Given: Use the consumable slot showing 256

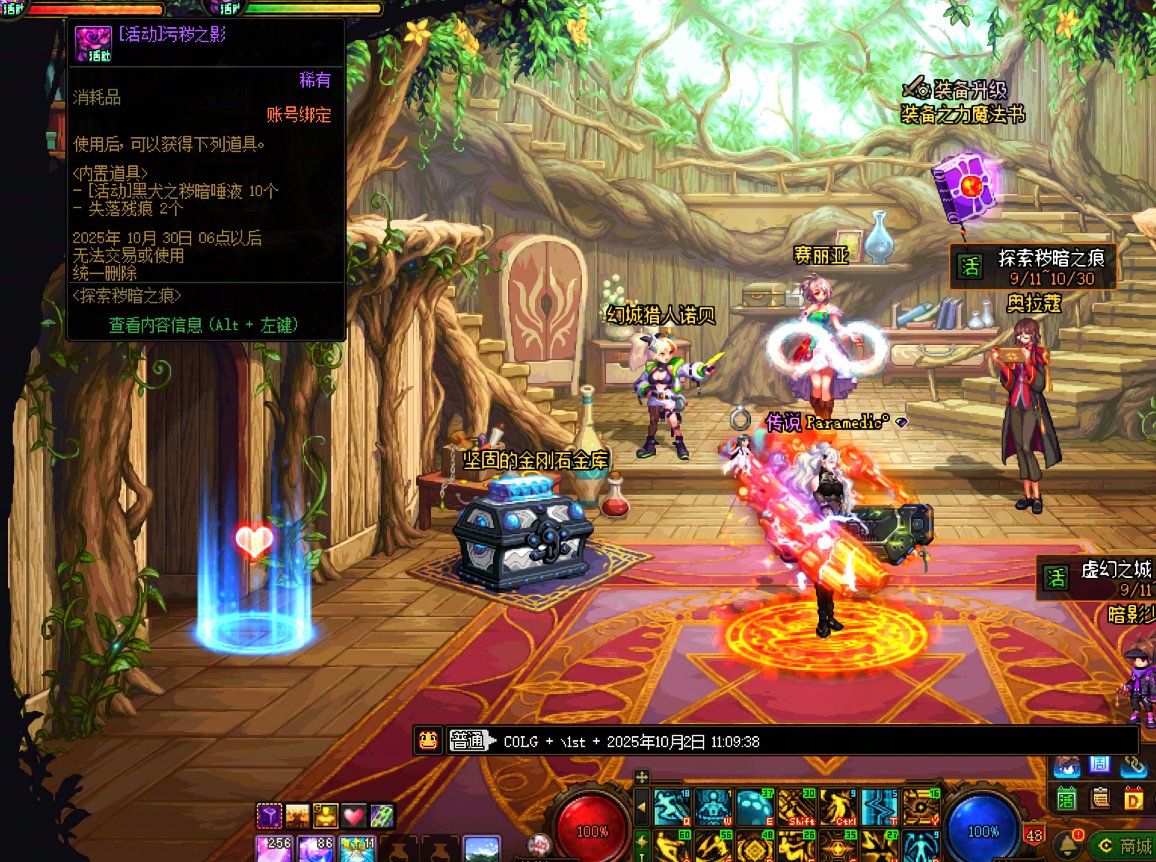Looking at the screenshot, I should click(272, 850).
